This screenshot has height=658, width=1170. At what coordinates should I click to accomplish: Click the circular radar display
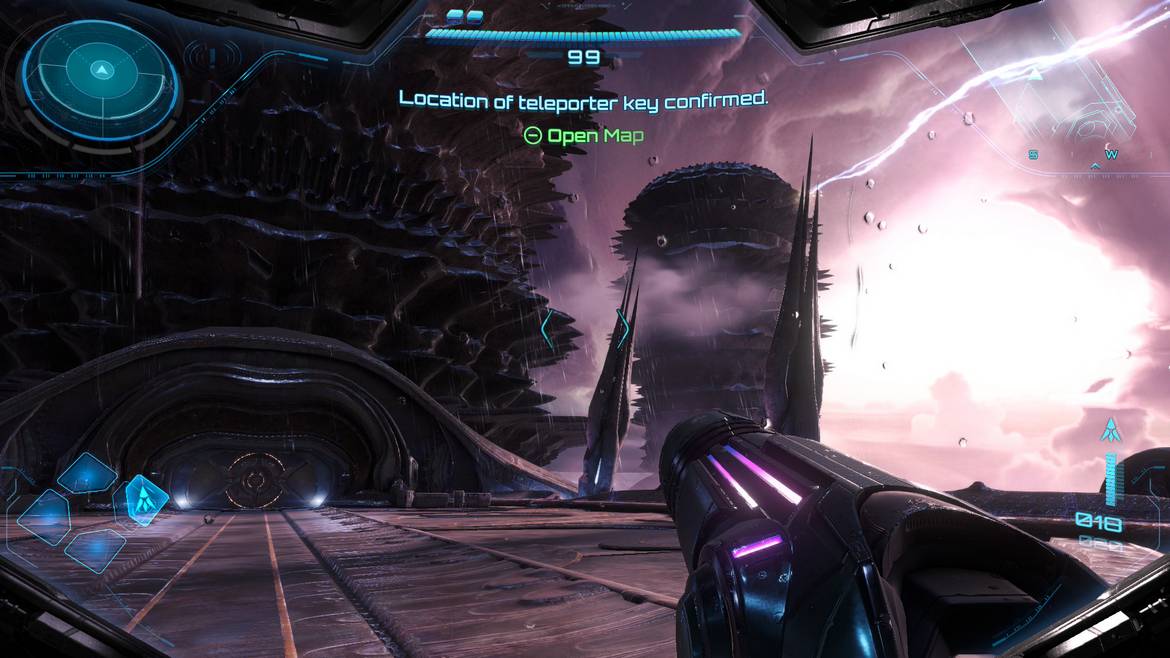[x=100, y=73]
